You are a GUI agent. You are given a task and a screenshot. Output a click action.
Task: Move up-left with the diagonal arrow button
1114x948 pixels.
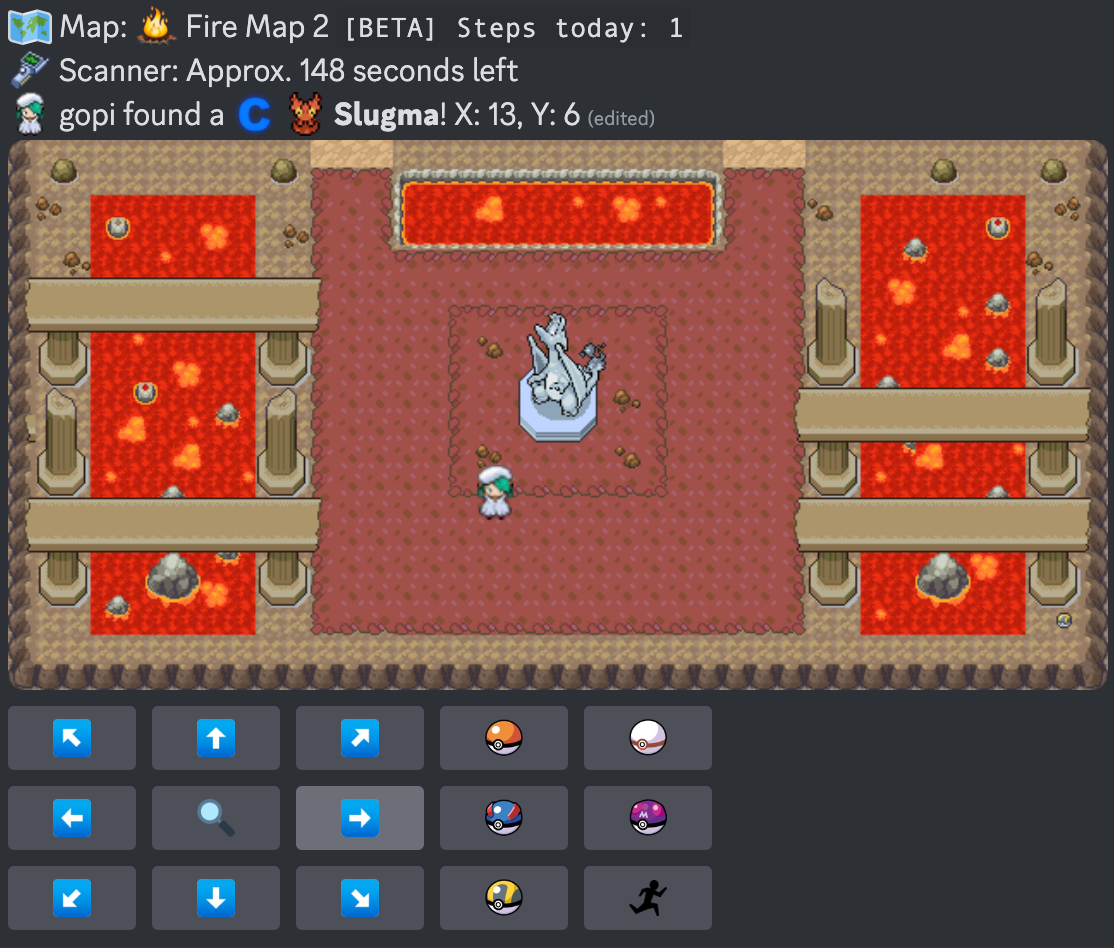72,738
